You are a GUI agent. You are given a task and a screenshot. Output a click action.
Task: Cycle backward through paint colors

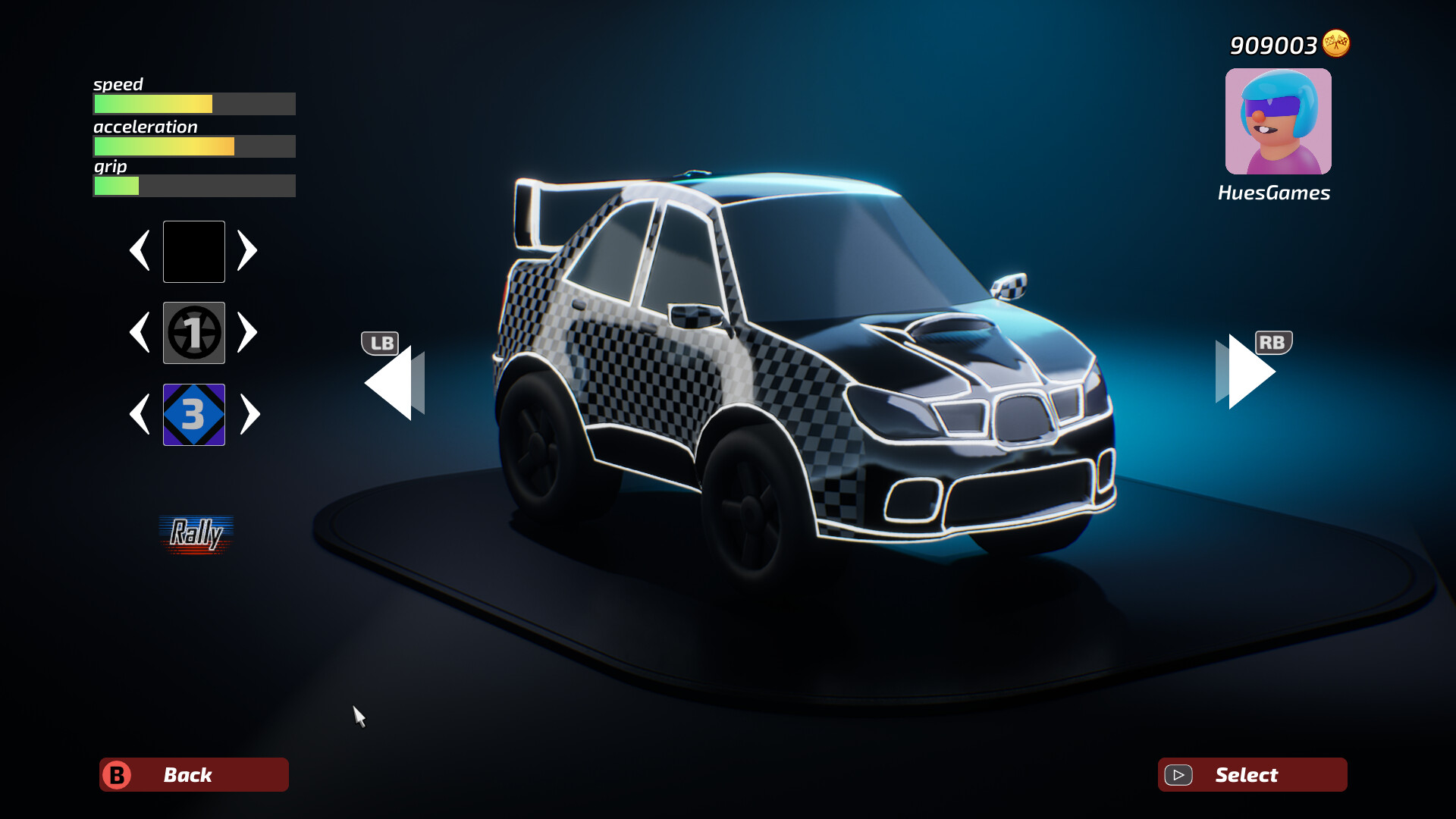(x=140, y=251)
